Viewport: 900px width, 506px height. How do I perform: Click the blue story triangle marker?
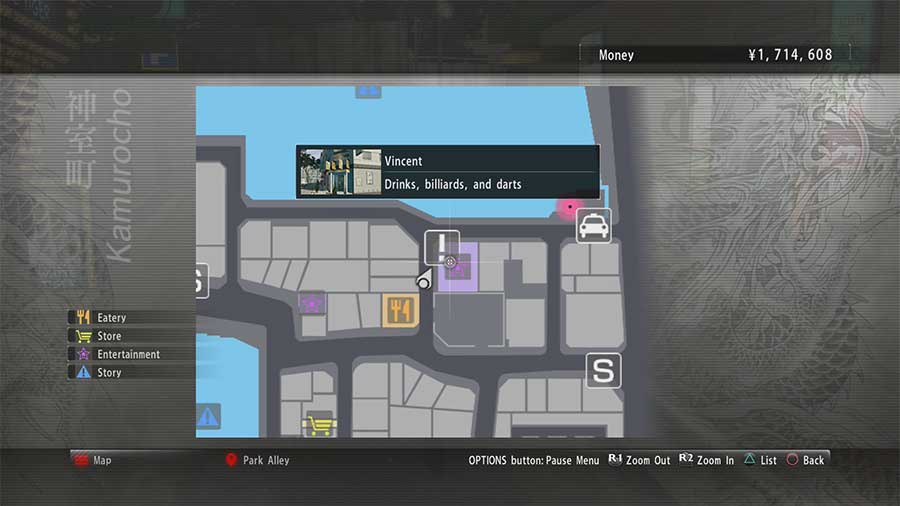click(x=207, y=416)
